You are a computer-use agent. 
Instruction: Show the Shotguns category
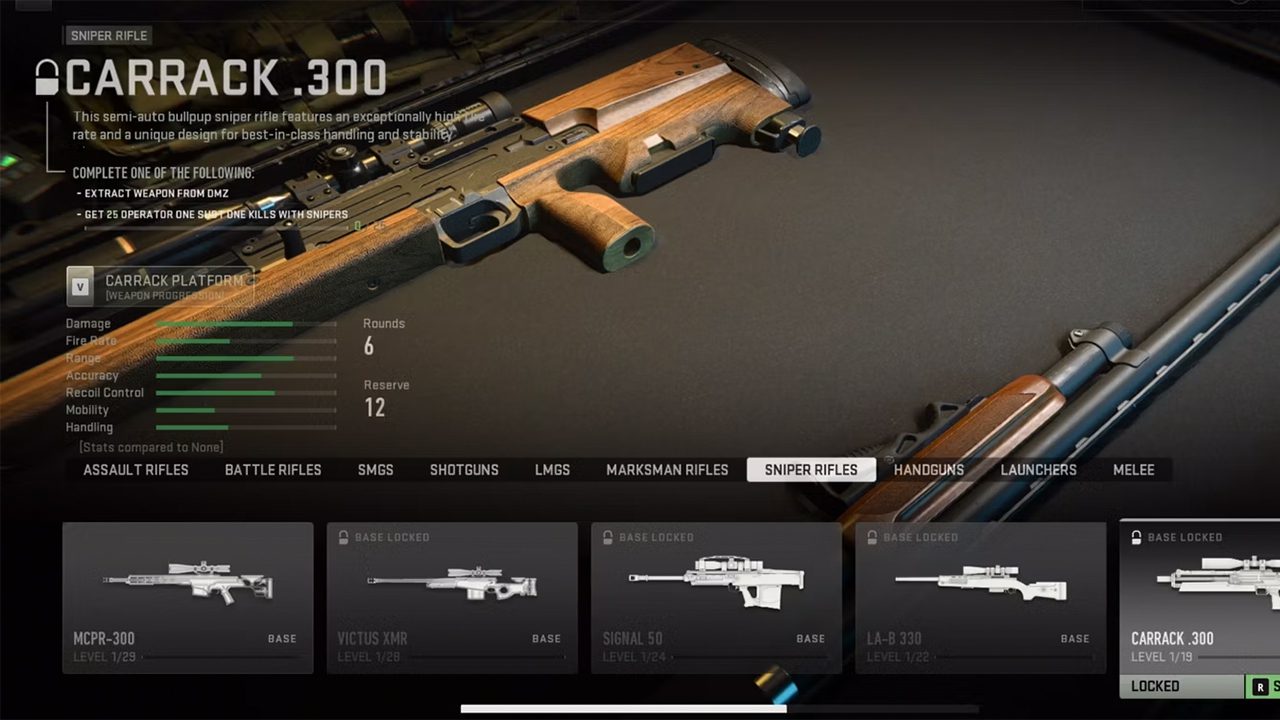tap(464, 470)
